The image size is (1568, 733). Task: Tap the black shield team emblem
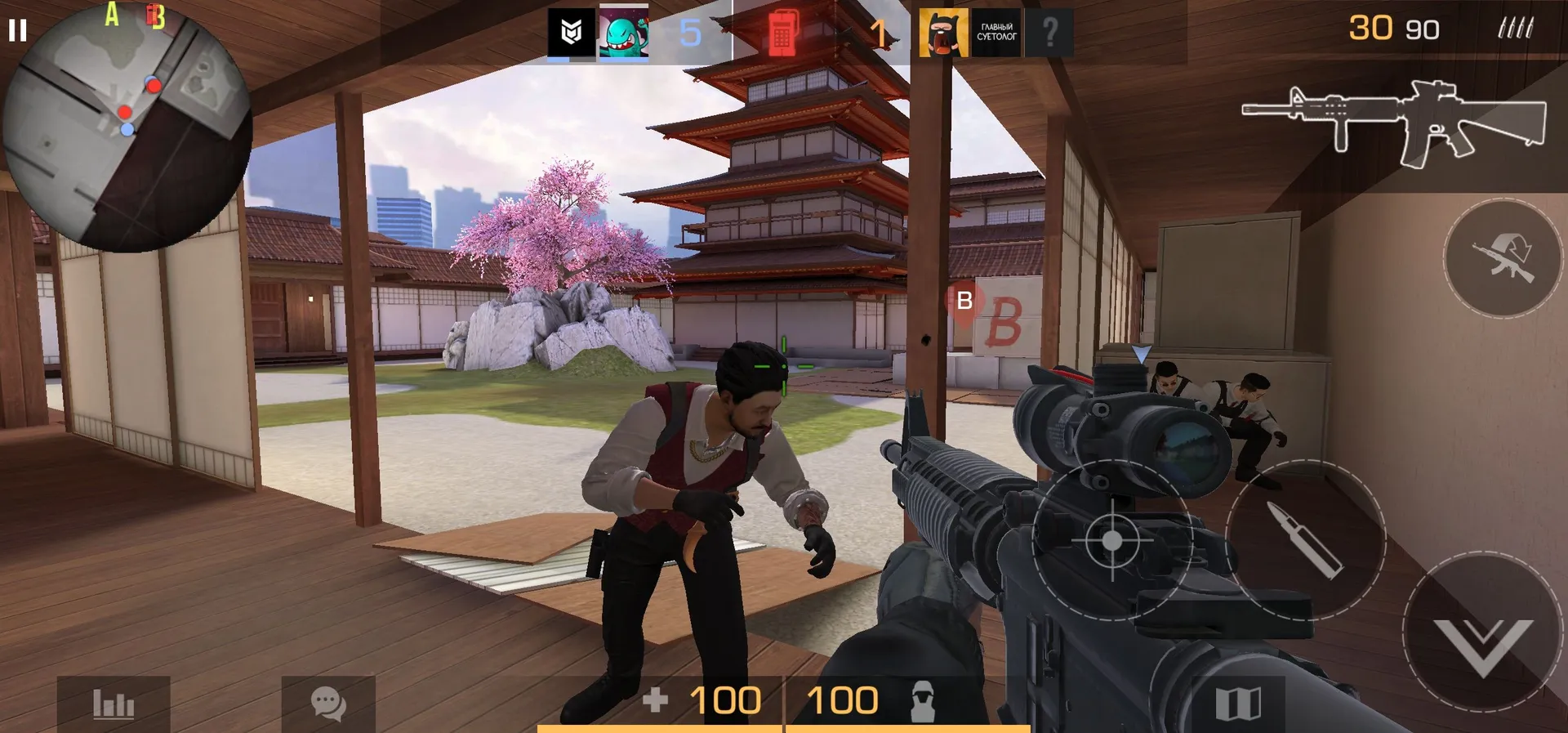coord(571,34)
